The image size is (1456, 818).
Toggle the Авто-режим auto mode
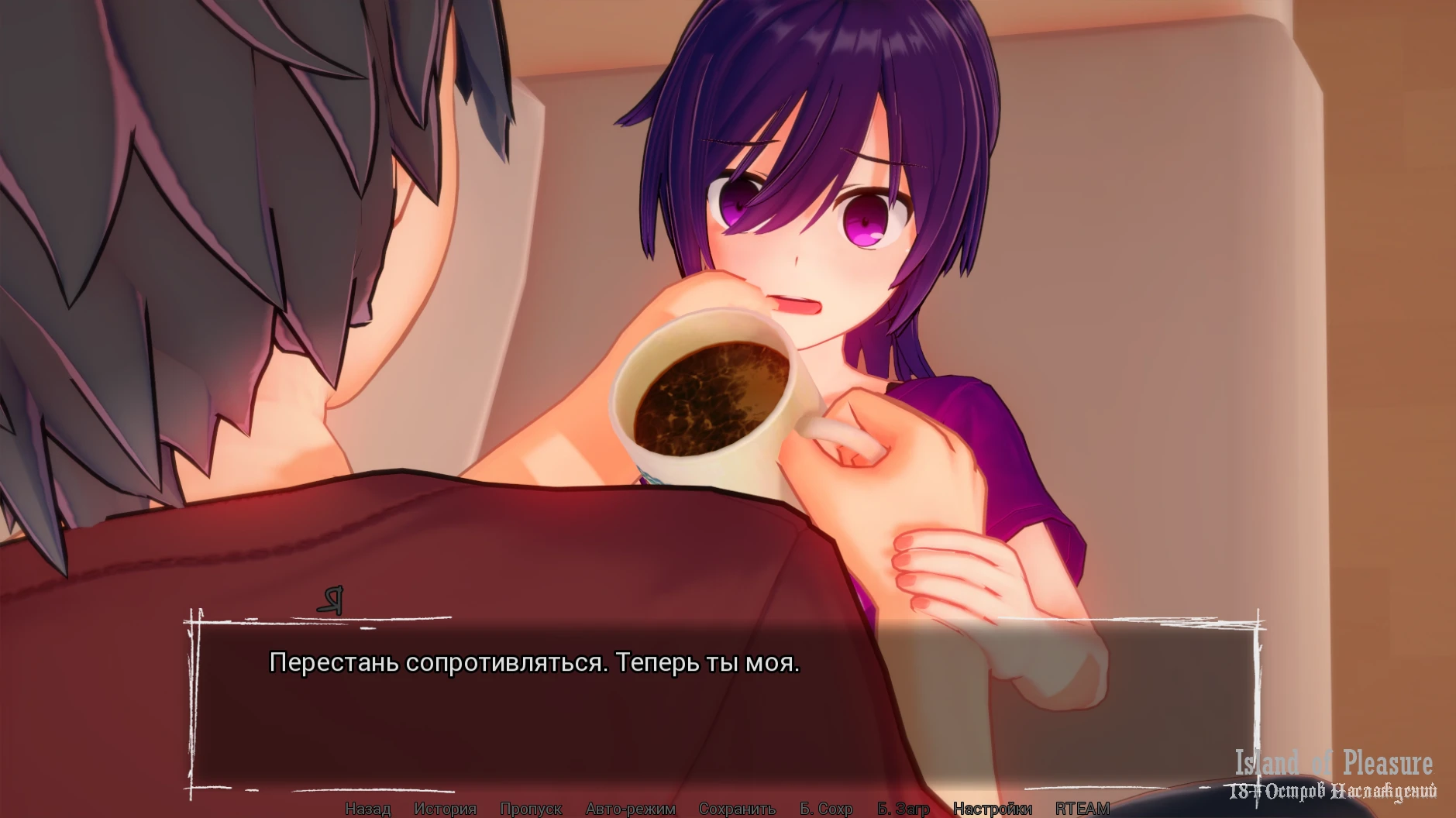pyautogui.click(x=630, y=809)
